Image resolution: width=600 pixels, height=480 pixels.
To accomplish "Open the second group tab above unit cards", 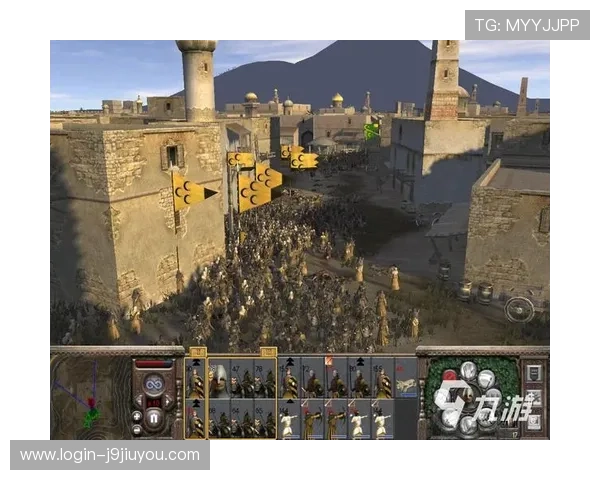I will 267,352.
